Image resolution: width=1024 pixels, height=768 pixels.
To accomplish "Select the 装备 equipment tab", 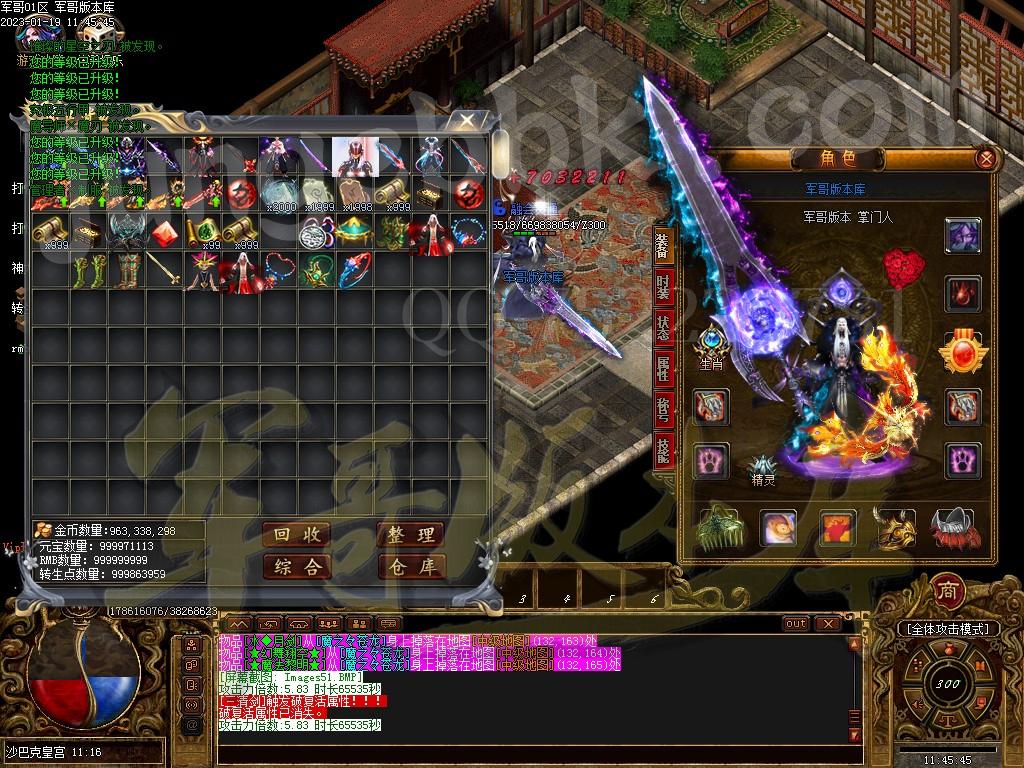I will [663, 243].
